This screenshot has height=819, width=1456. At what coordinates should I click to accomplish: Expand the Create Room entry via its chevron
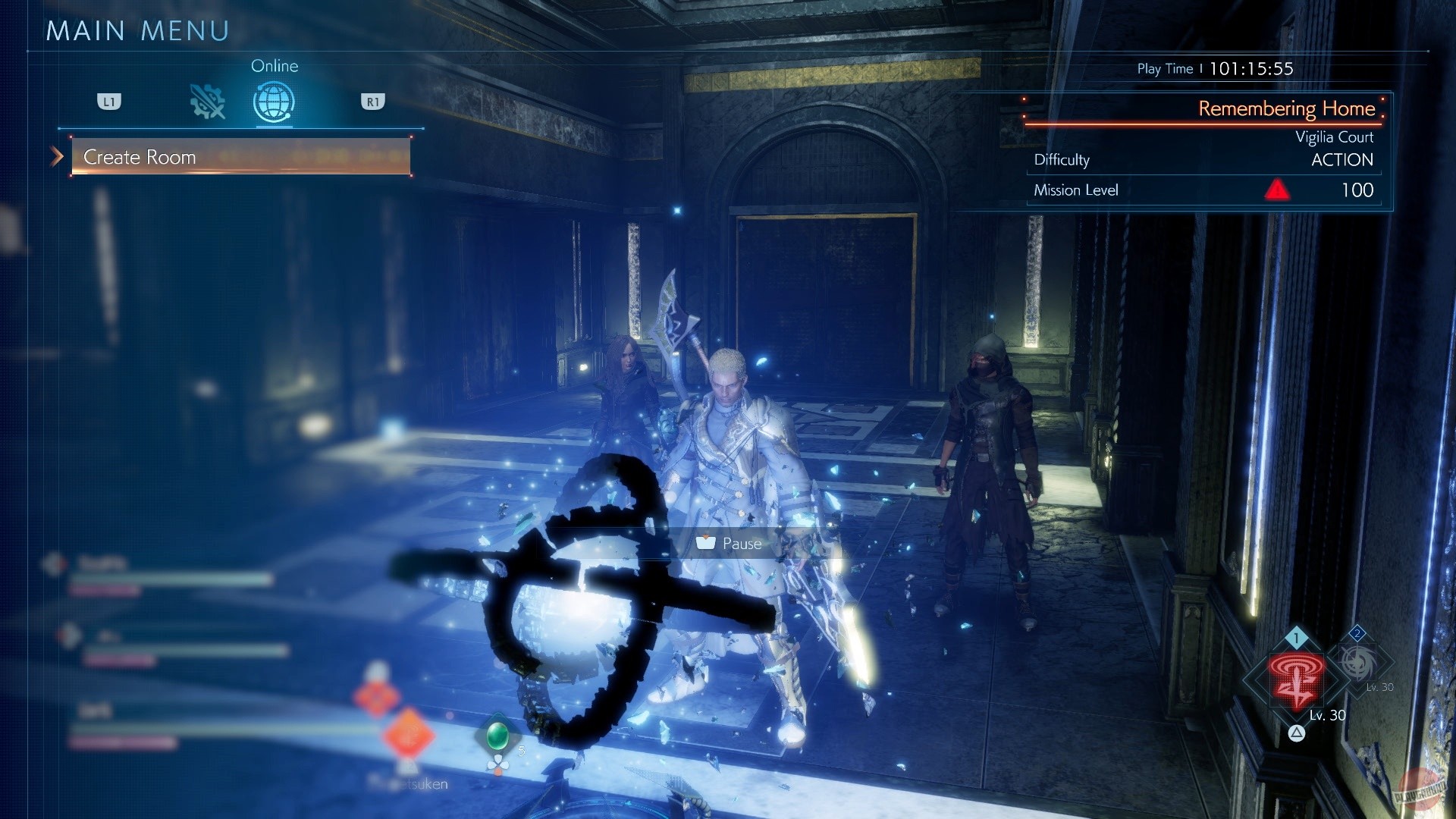coord(55,157)
